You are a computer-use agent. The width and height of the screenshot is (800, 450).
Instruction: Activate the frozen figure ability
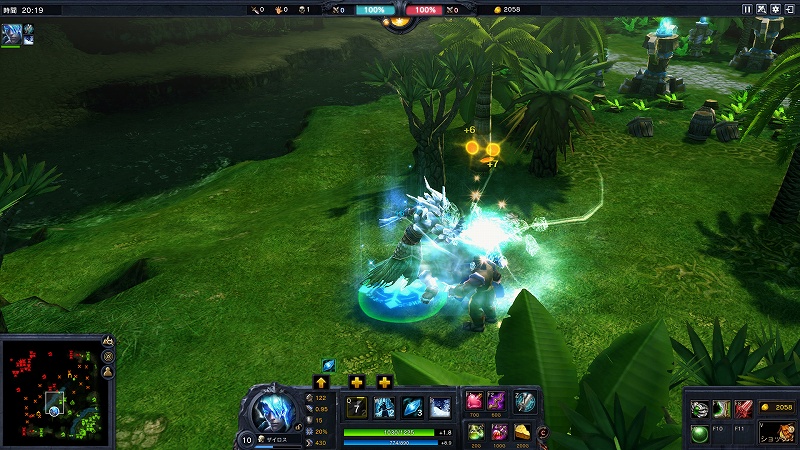(385, 407)
